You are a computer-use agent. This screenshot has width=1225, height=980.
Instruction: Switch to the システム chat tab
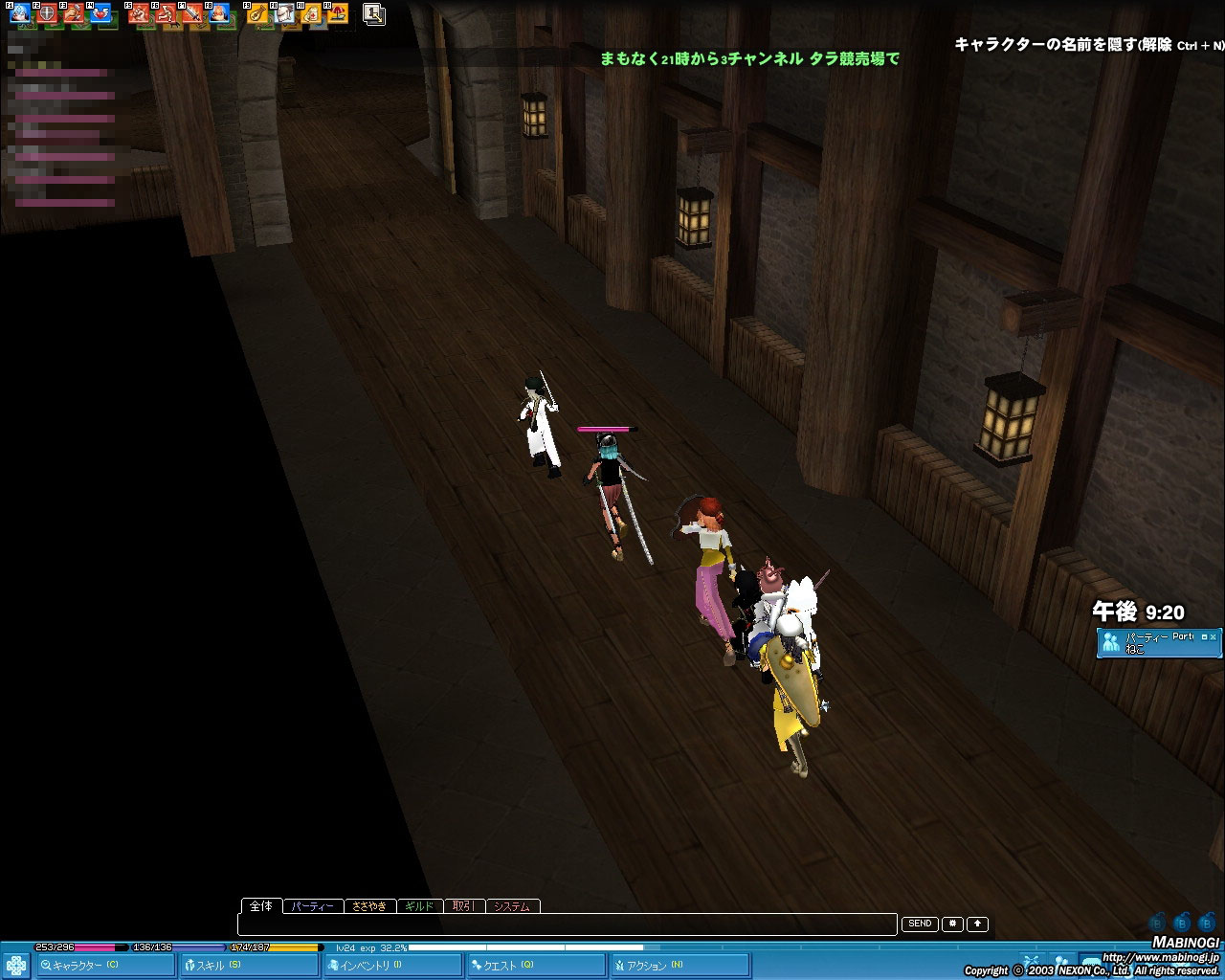click(512, 906)
